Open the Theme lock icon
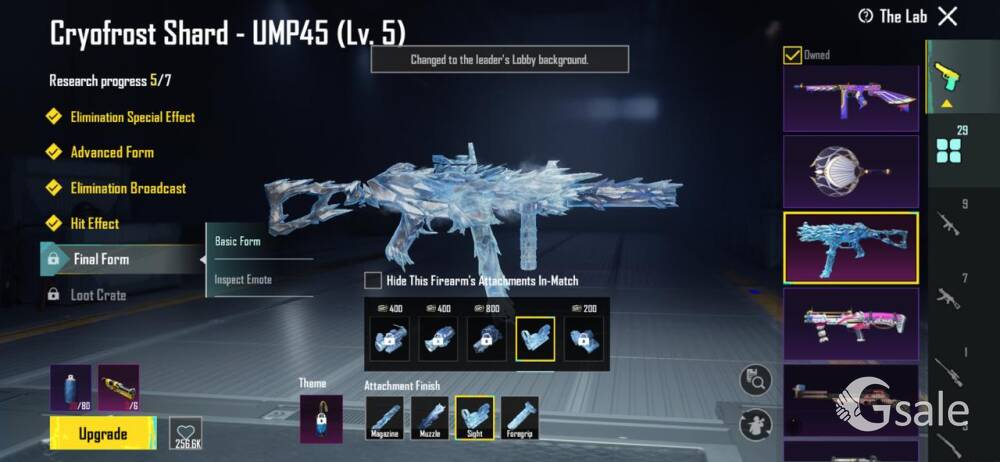 pos(321,418)
